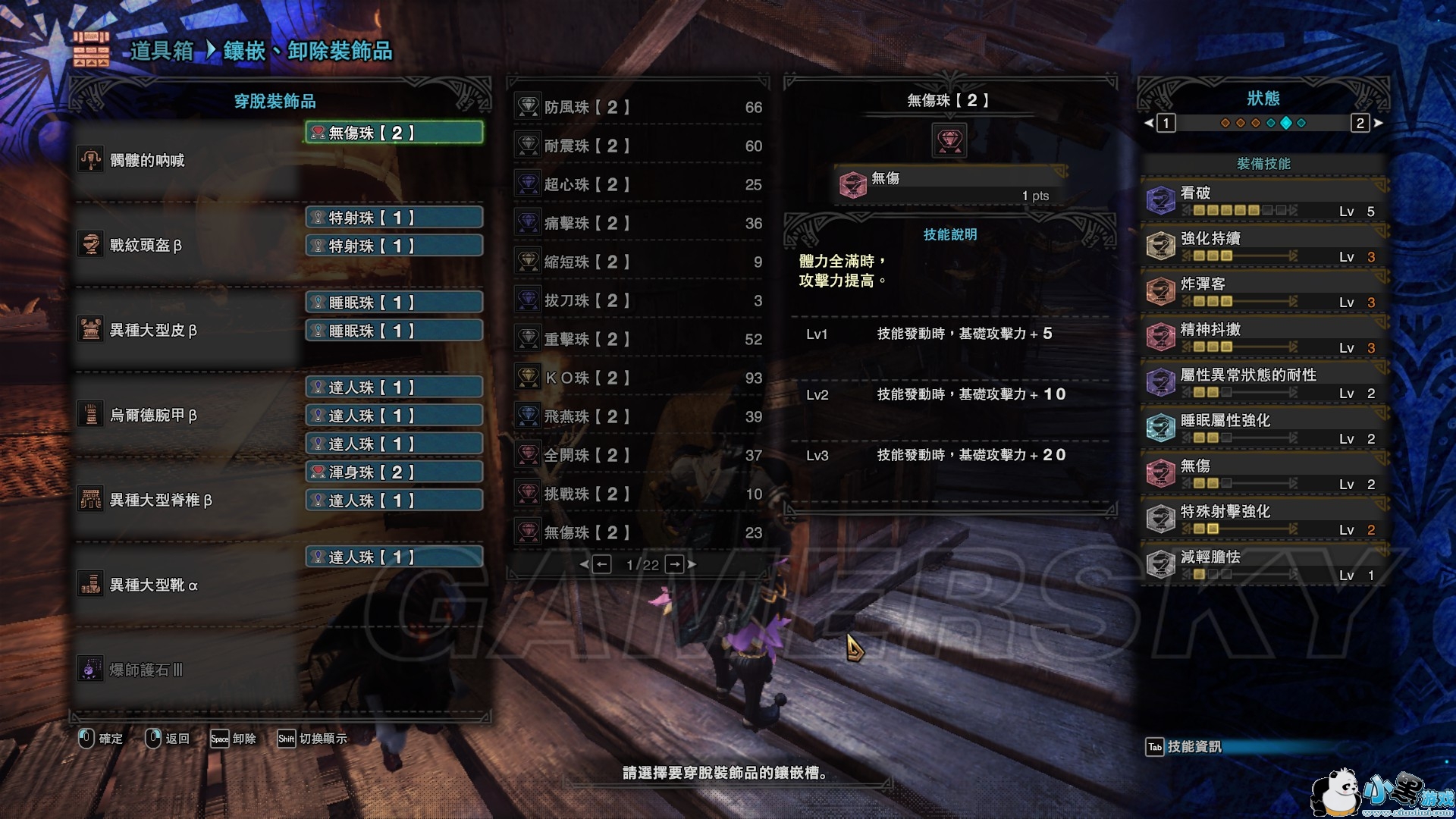Choose 防風珠【2】 from the decoration list
The image size is (1456, 819).
click(x=639, y=108)
